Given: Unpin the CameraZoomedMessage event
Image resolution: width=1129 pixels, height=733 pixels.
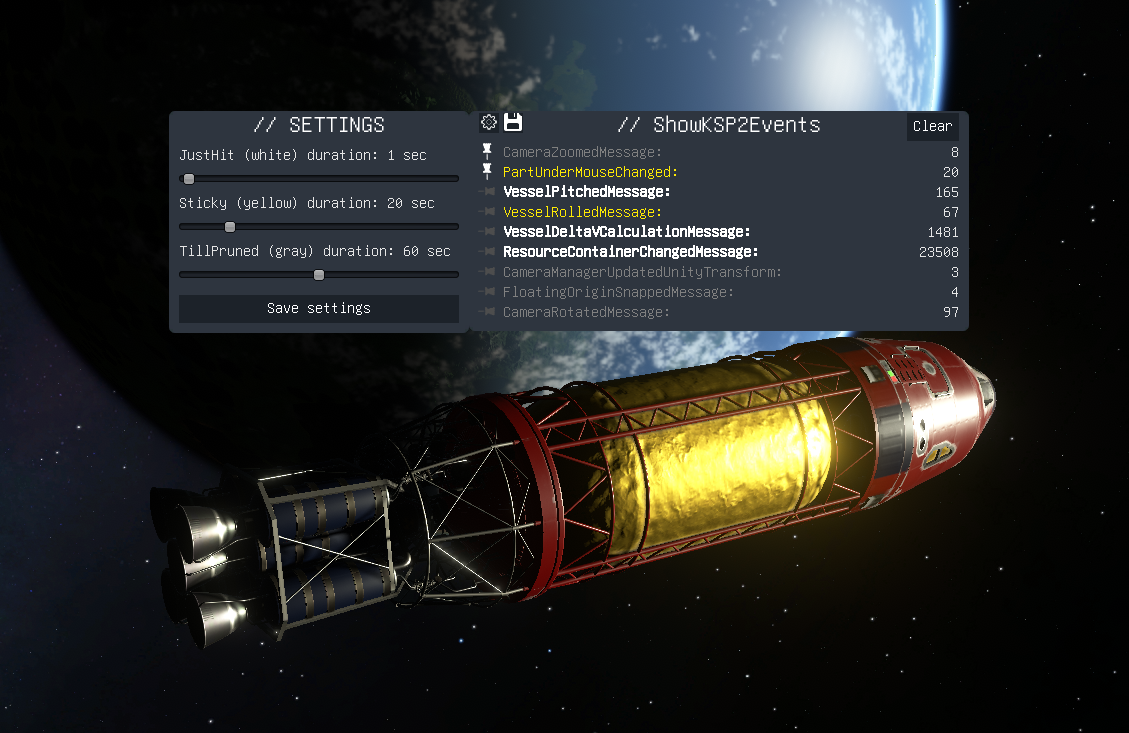Looking at the screenshot, I should [487, 152].
